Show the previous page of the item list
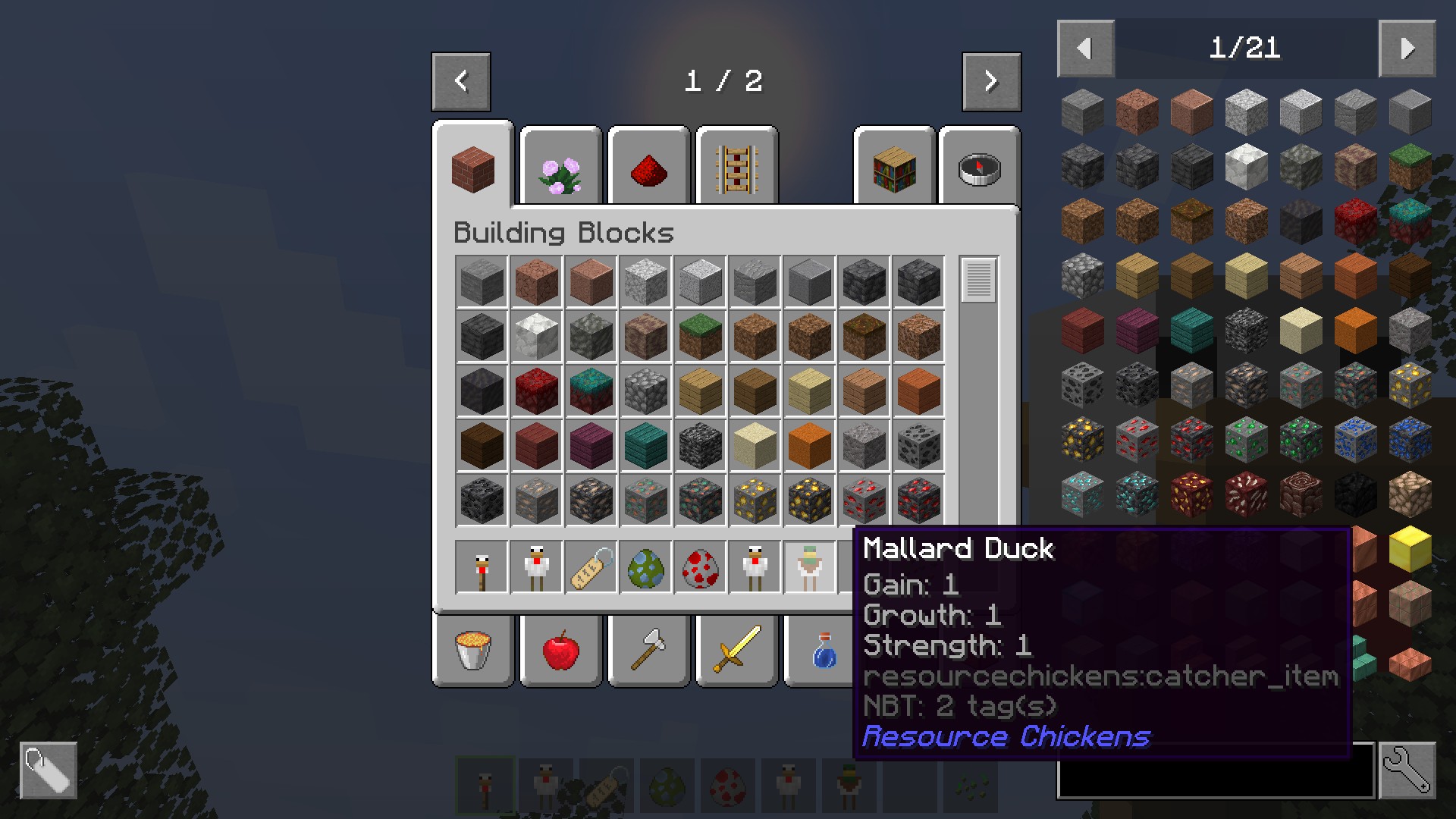Screen dimensions: 1456x819 (x=1085, y=49)
